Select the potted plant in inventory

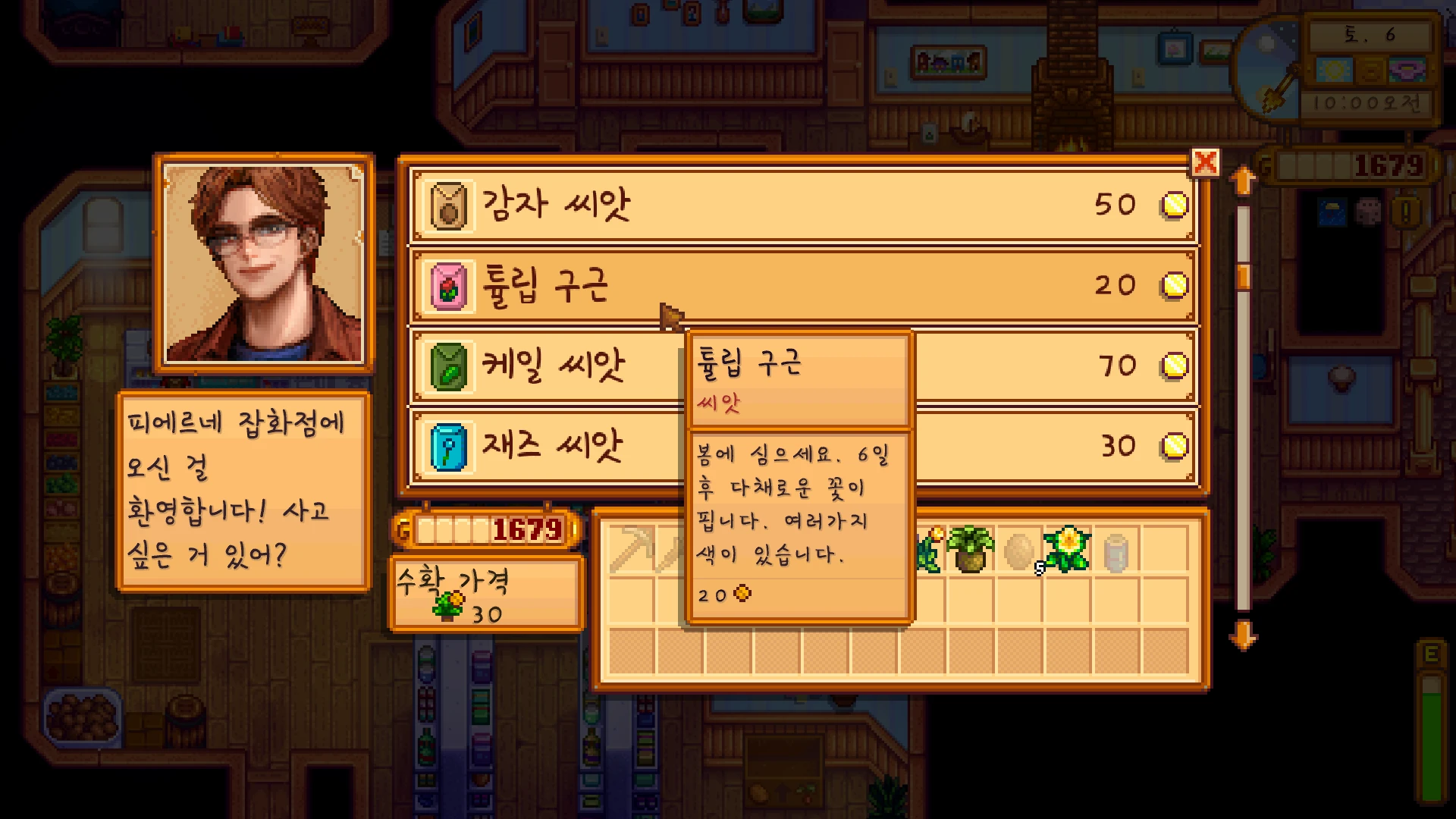tap(970, 549)
